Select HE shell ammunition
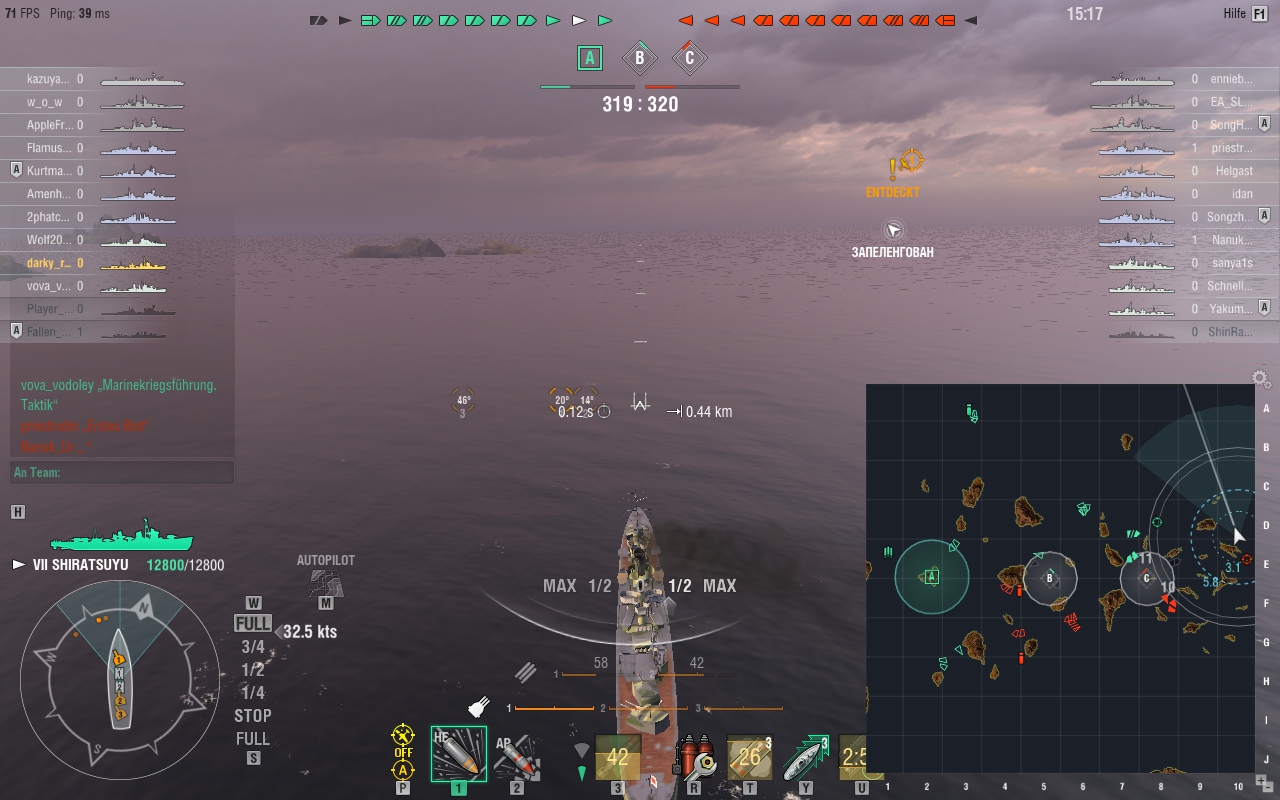The image size is (1280, 800). click(458, 755)
